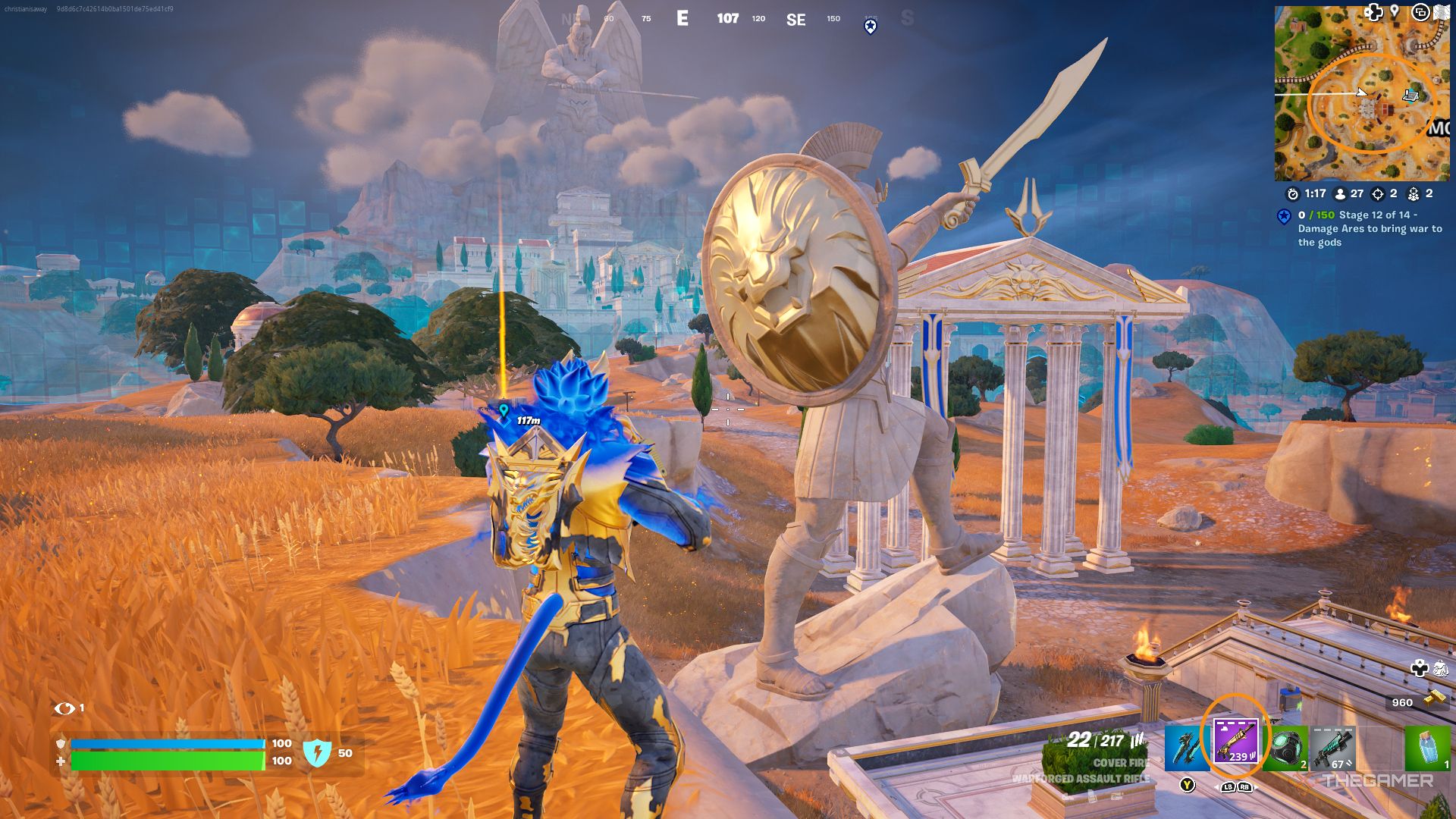
Task: Click the quest map marker on the minimap
Action: coord(1410,96)
